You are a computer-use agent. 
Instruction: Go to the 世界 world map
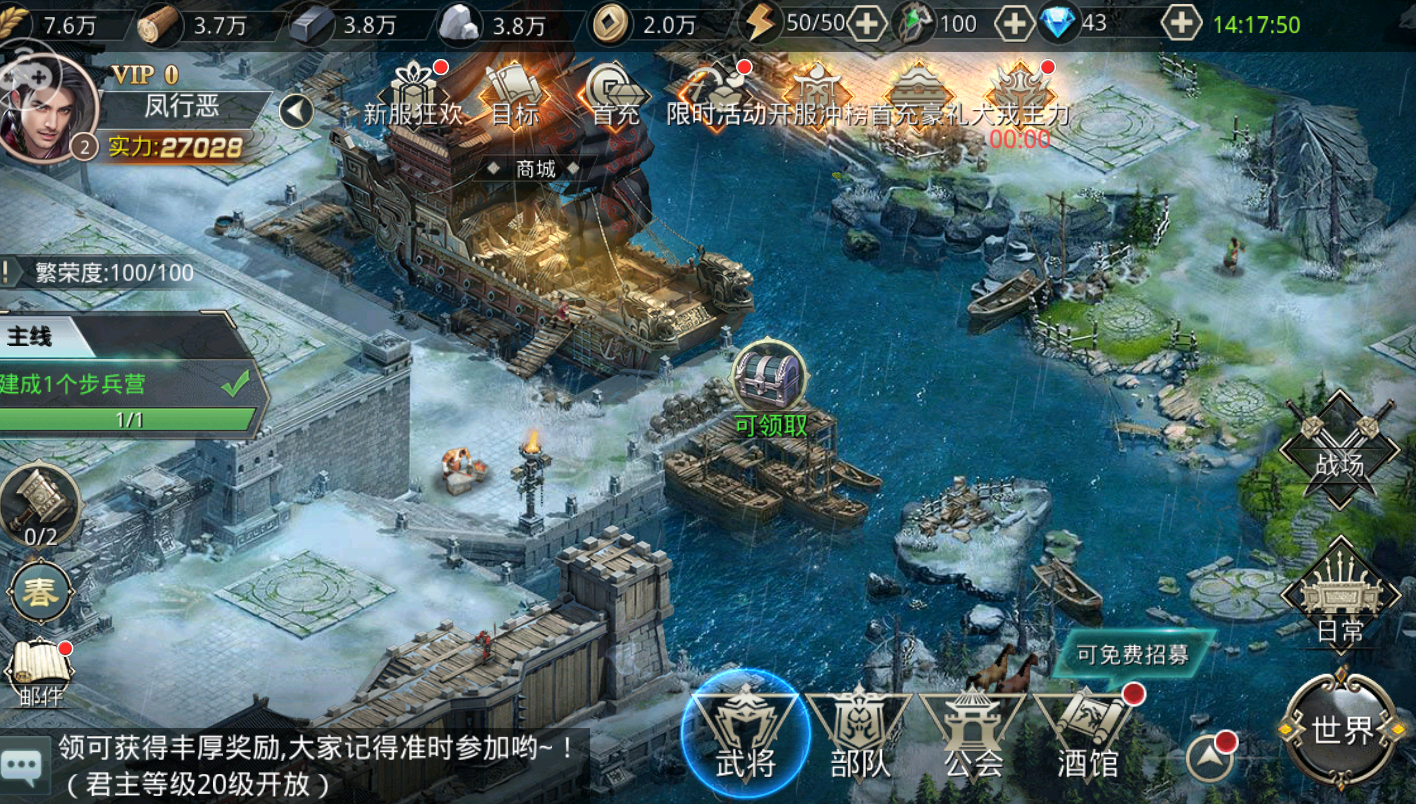pos(1342,729)
